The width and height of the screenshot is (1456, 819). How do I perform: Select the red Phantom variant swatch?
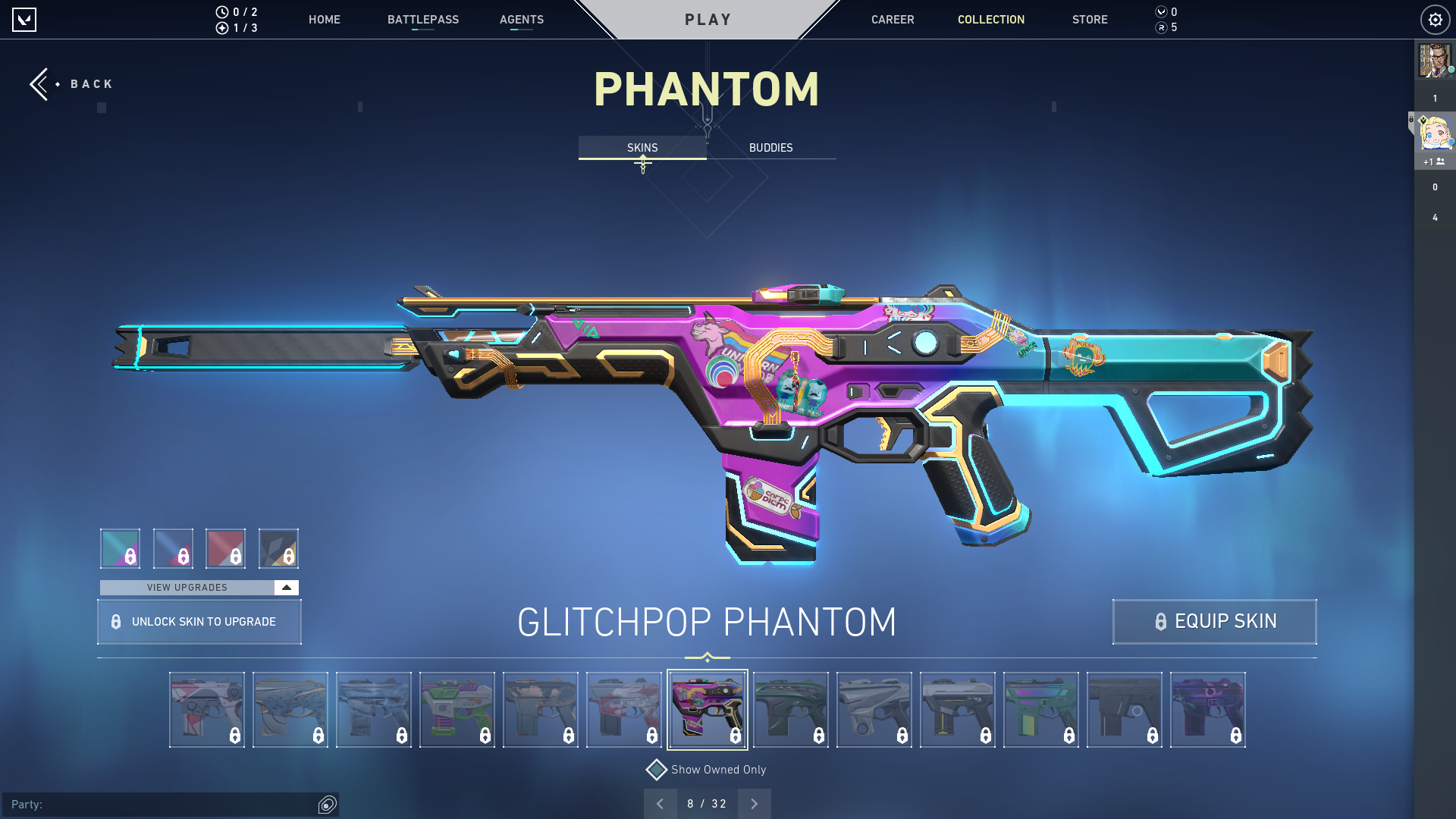[x=226, y=548]
